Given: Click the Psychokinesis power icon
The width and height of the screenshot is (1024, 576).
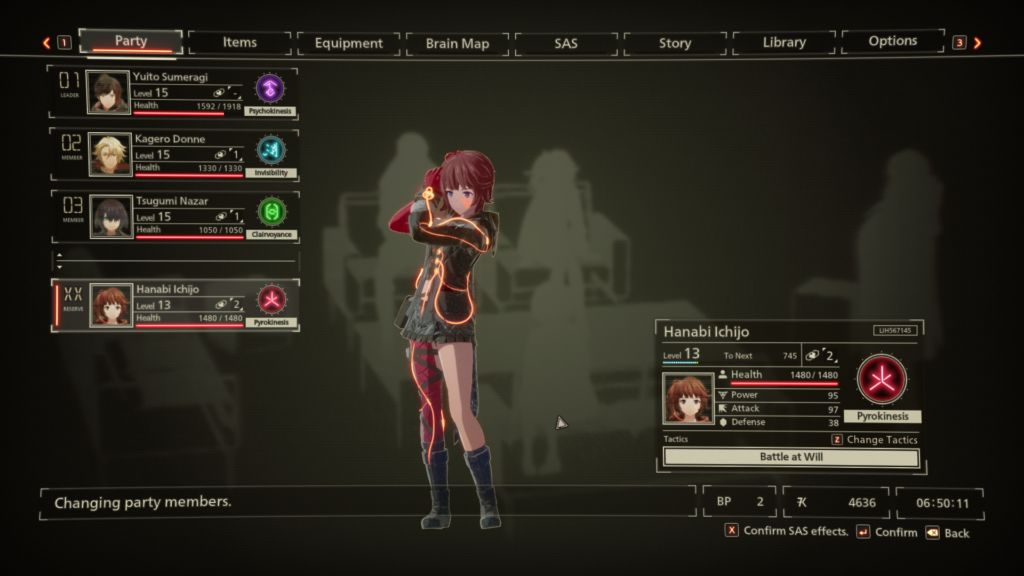Looking at the screenshot, I should tap(270, 88).
